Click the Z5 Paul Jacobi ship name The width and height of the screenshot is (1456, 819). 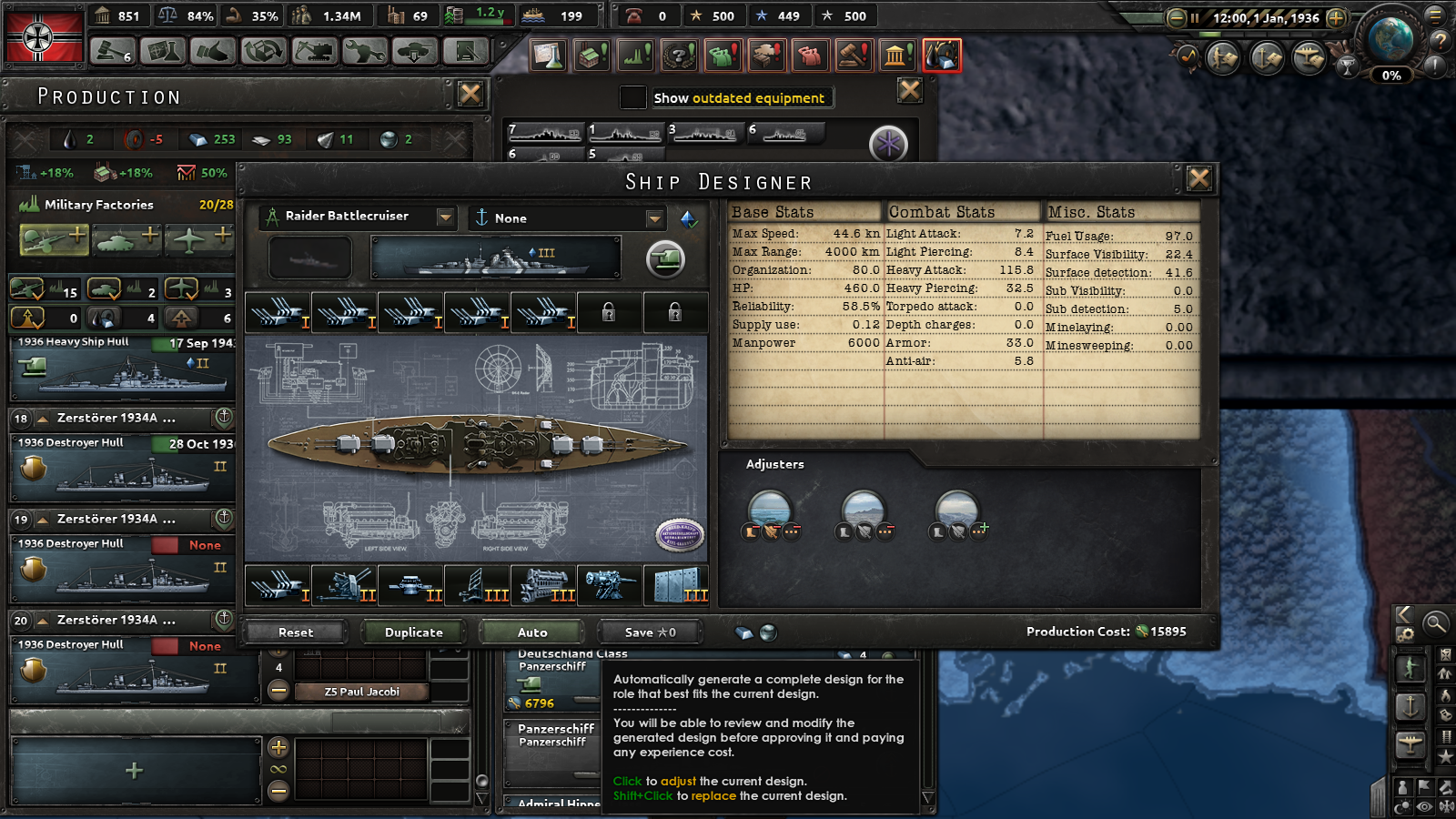362,692
